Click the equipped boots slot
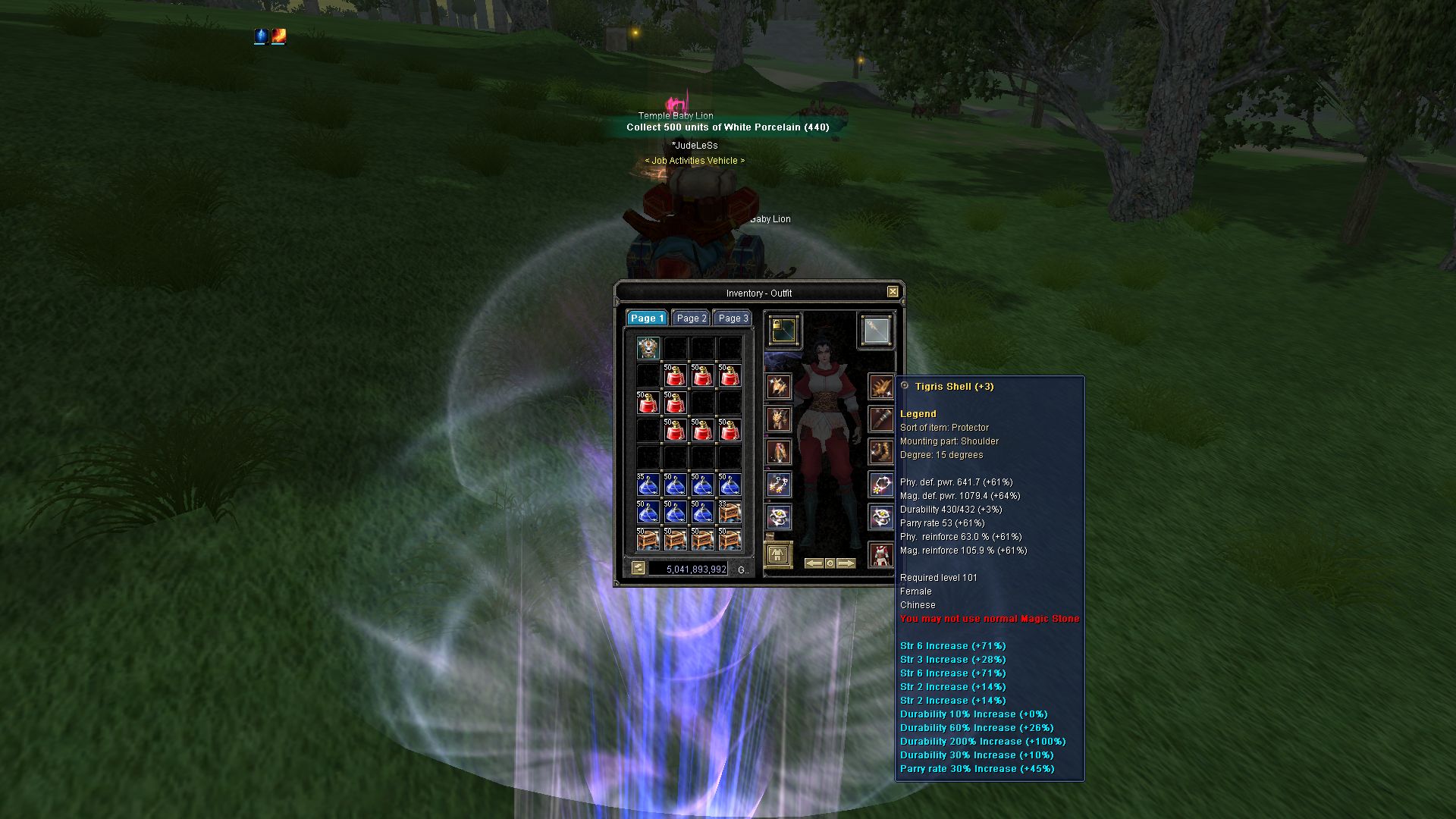The height and width of the screenshot is (819, 1456). 881,452
